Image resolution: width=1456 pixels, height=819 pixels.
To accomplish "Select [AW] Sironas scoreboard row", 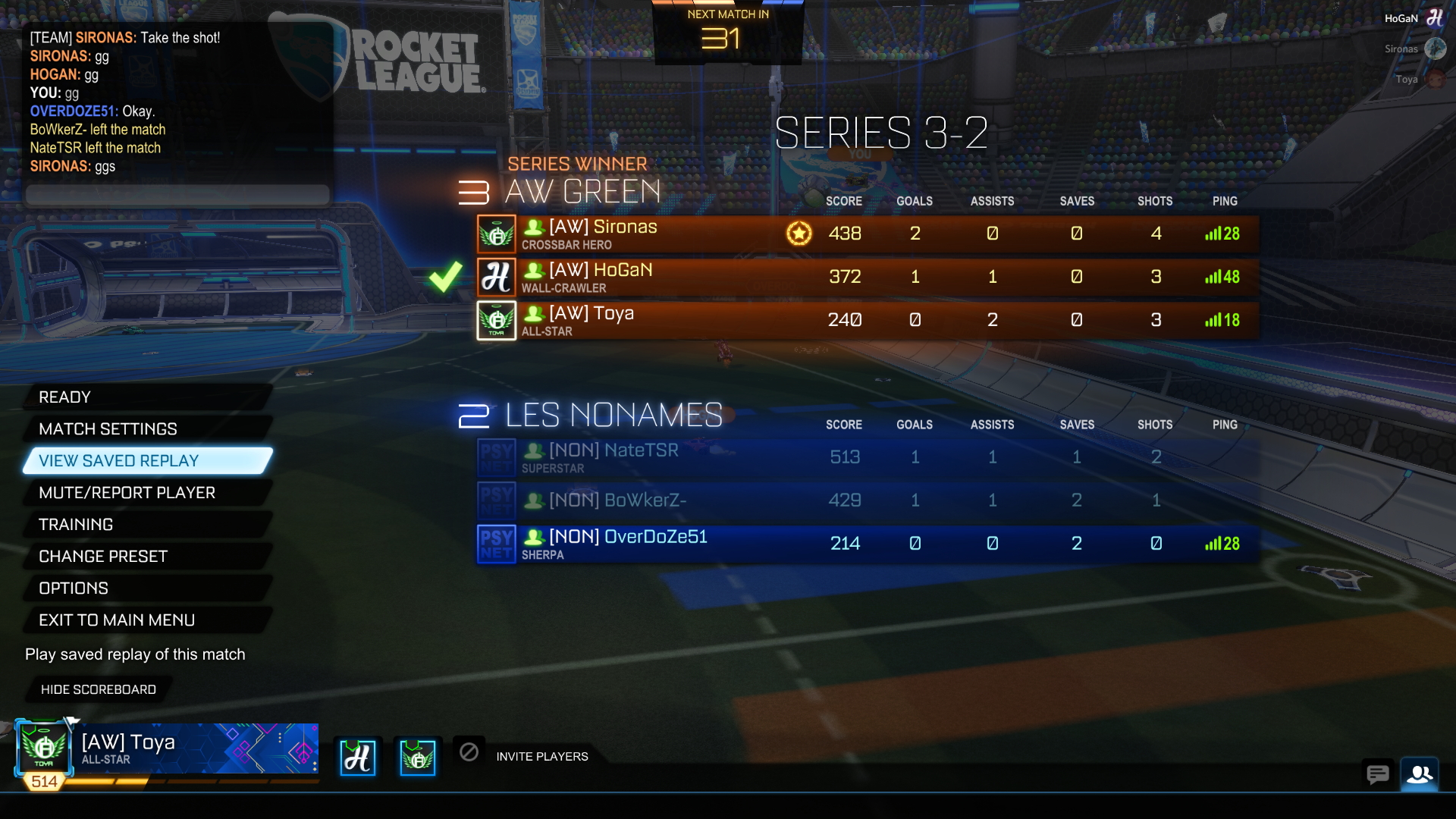I will [868, 234].
